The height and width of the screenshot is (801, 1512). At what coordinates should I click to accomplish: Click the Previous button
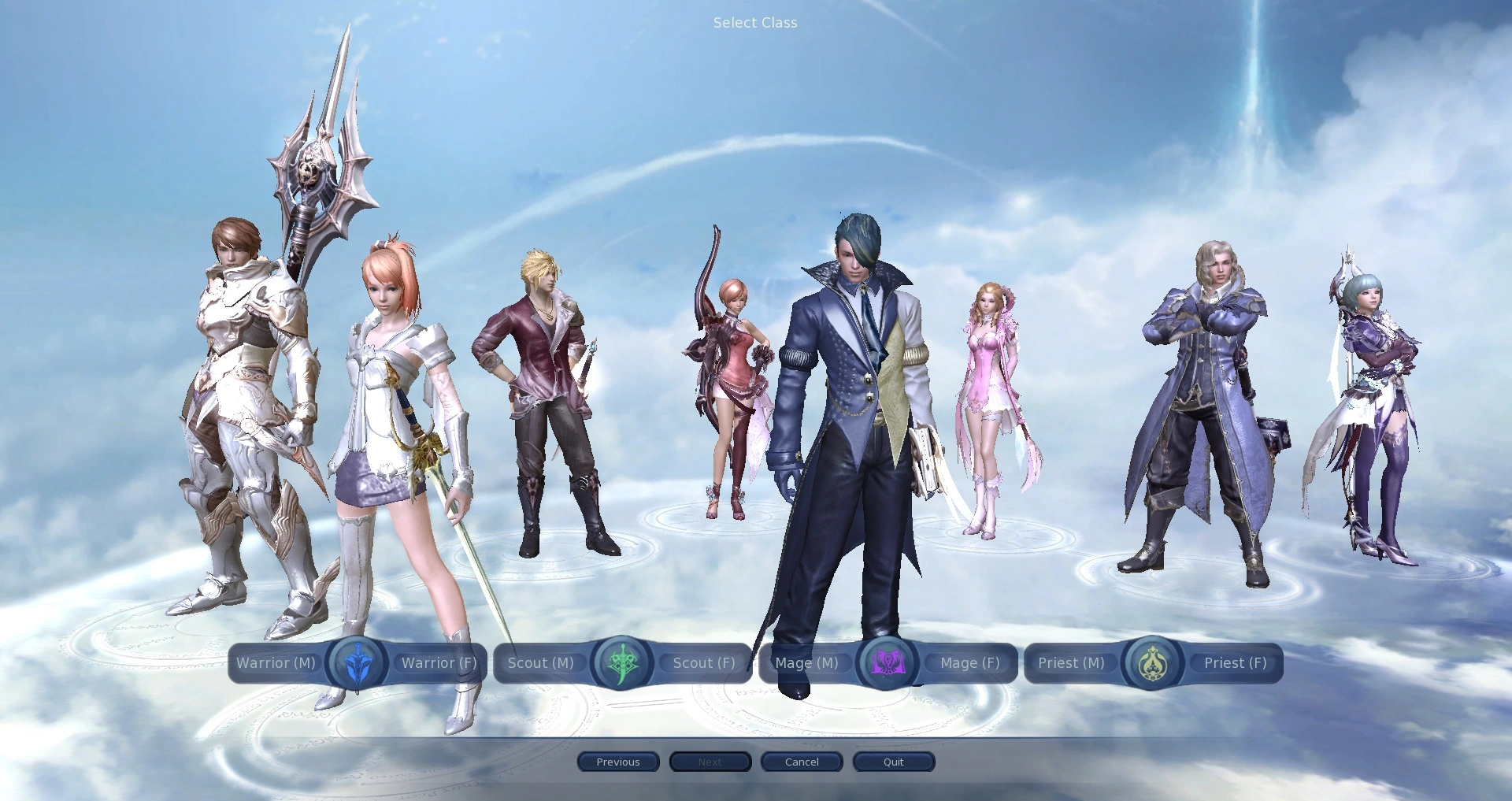tap(618, 762)
